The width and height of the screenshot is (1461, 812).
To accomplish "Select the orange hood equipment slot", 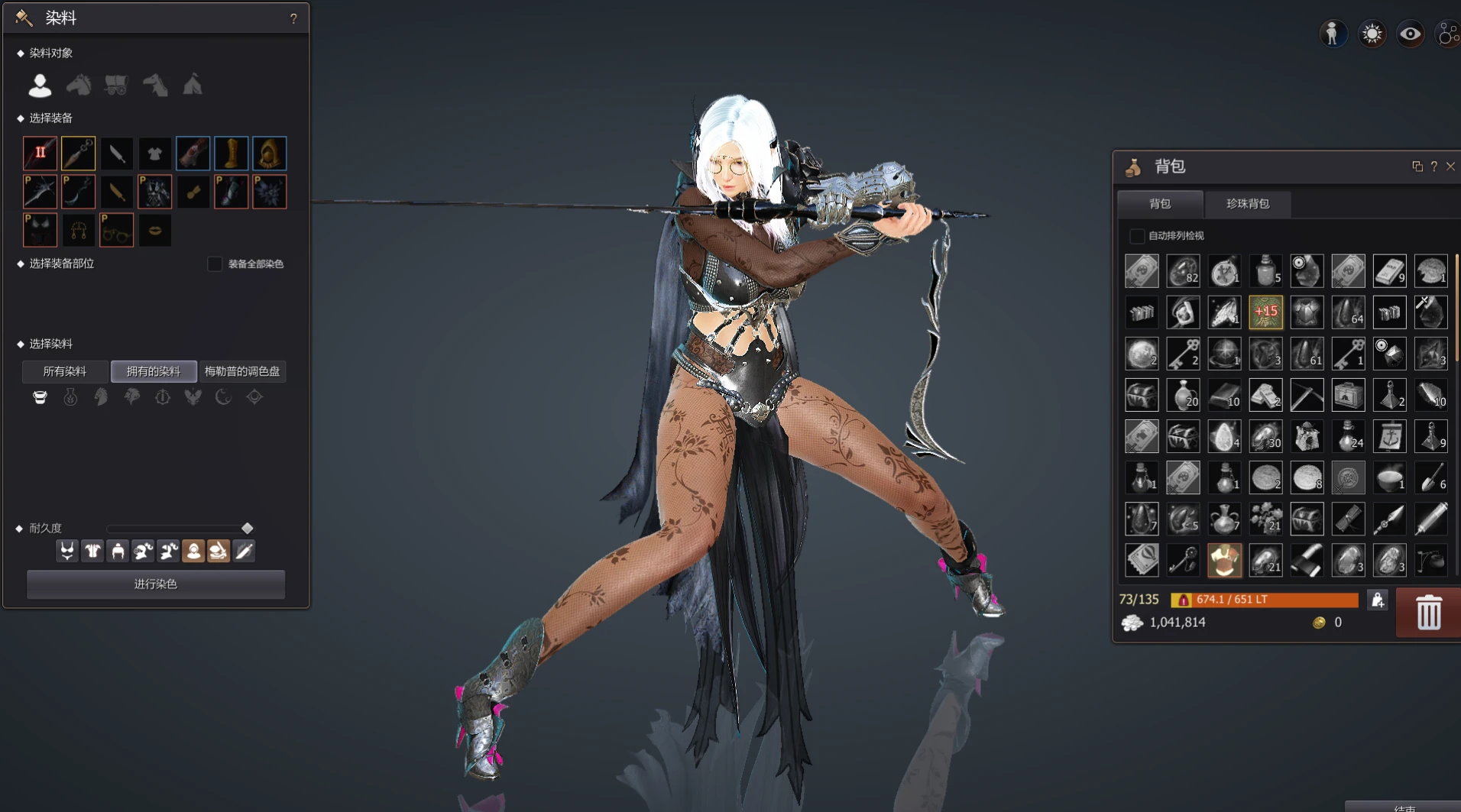I will 269,154.
